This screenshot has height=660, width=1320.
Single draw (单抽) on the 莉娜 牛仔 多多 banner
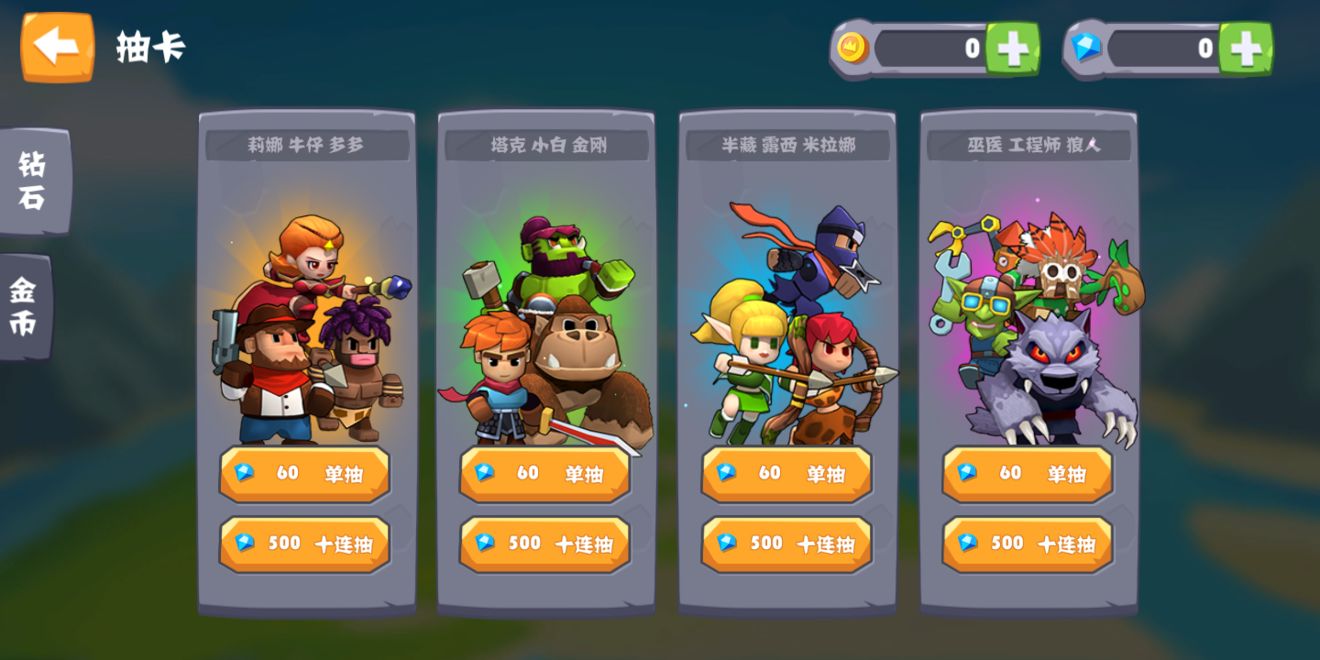click(305, 473)
